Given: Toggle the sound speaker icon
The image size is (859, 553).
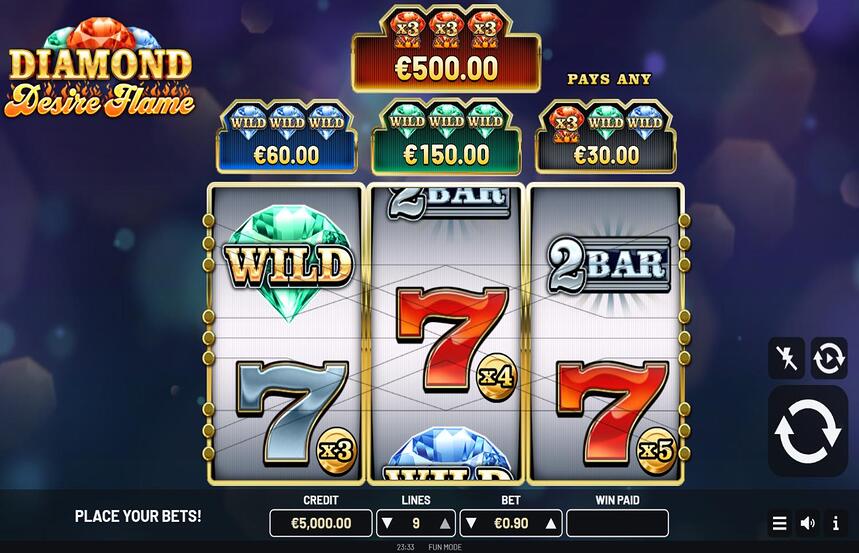Looking at the screenshot, I should (807, 523).
